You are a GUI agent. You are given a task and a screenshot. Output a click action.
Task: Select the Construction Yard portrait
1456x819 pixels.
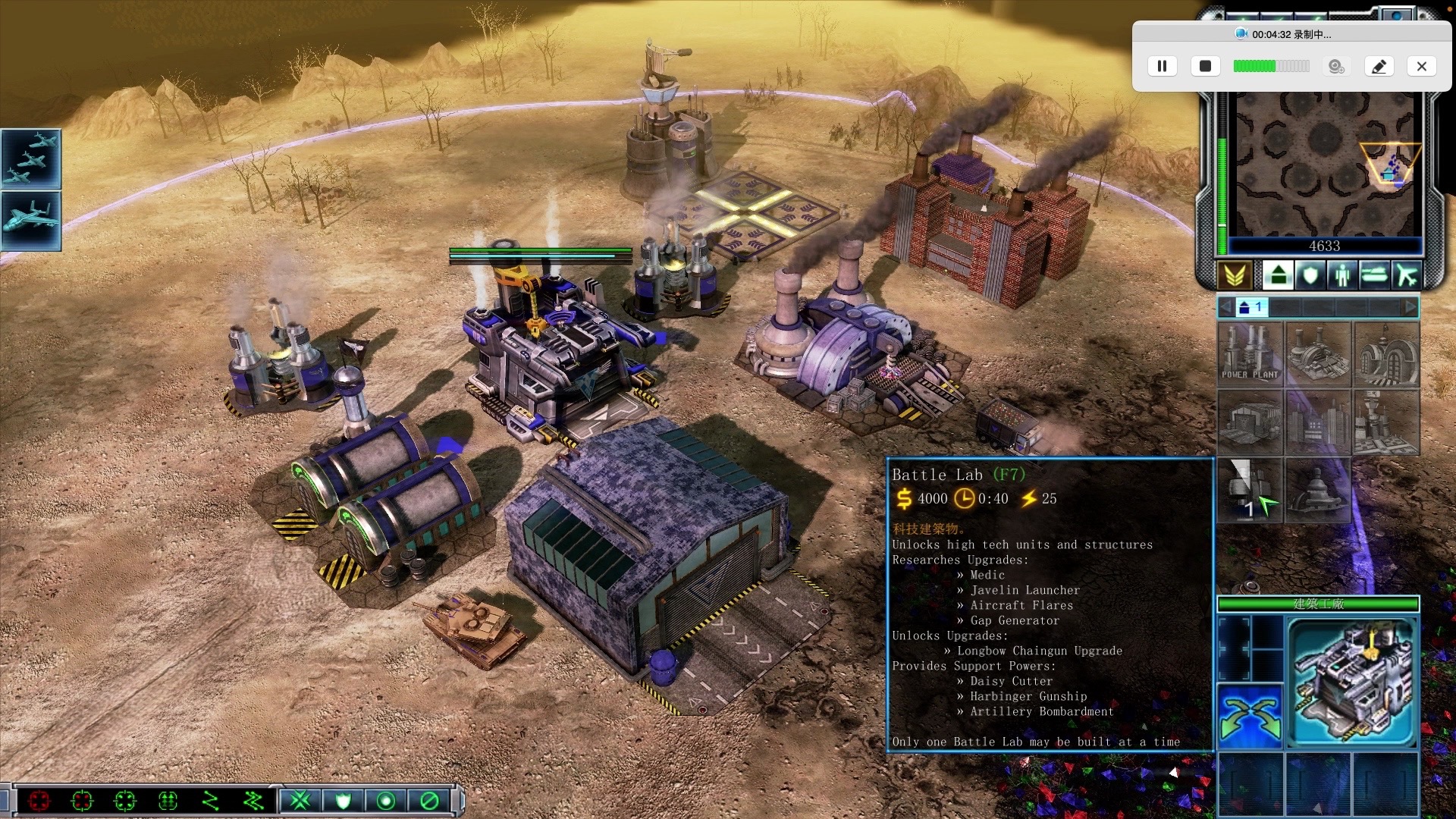(1354, 682)
